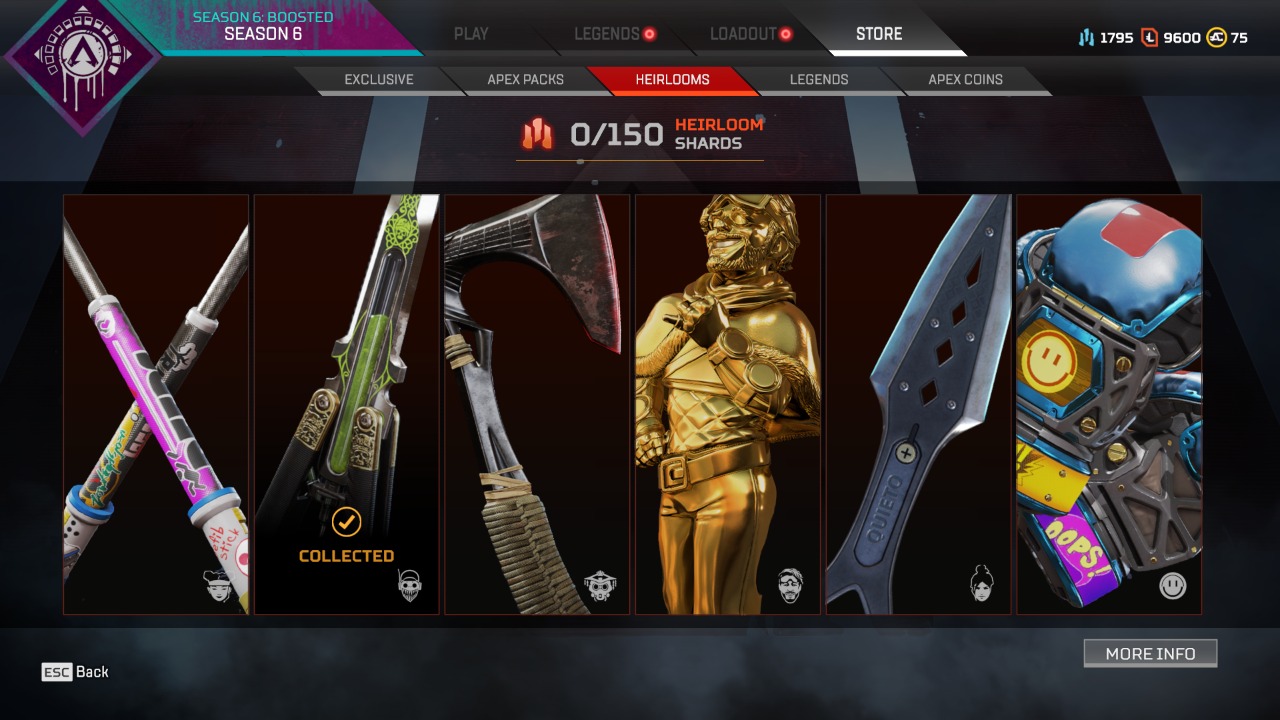
Task: Open the Legends store sub-tab
Action: [x=819, y=80]
